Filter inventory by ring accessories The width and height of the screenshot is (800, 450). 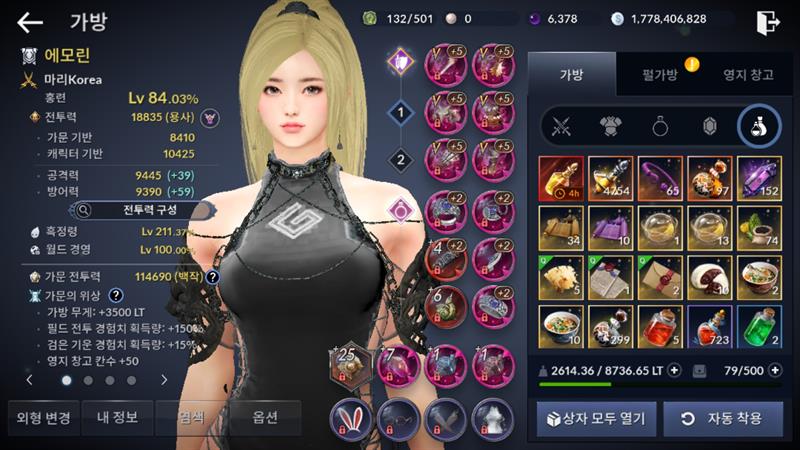click(x=661, y=125)
